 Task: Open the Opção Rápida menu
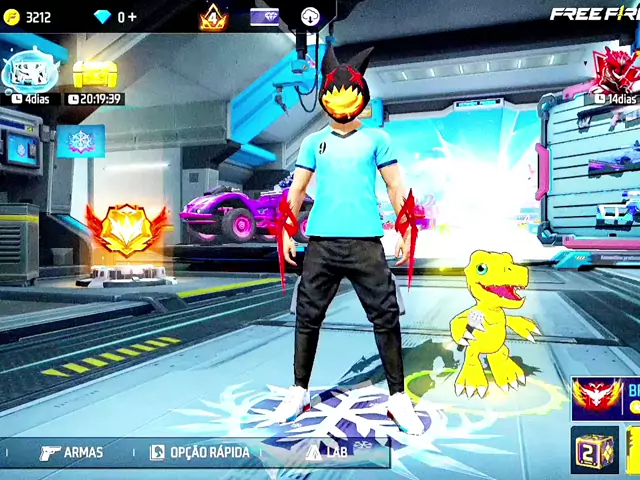(x=199, y=453)
